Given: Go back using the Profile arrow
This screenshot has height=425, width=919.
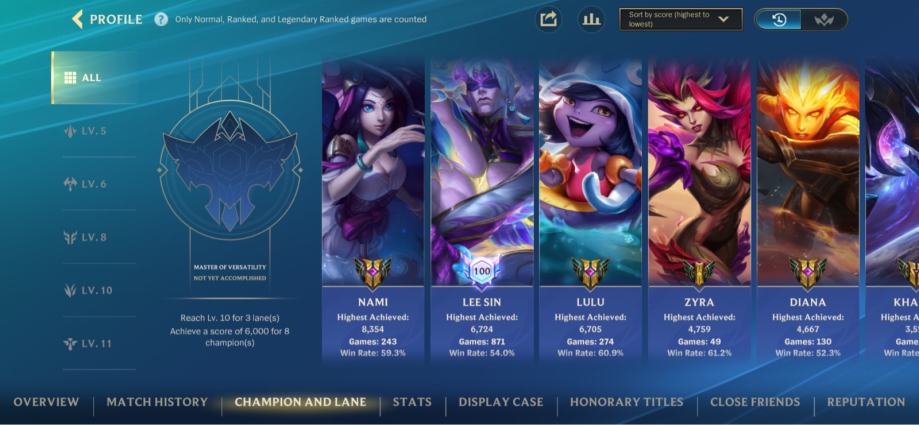Looking at the screenshot, I should [x=77, y=19].
